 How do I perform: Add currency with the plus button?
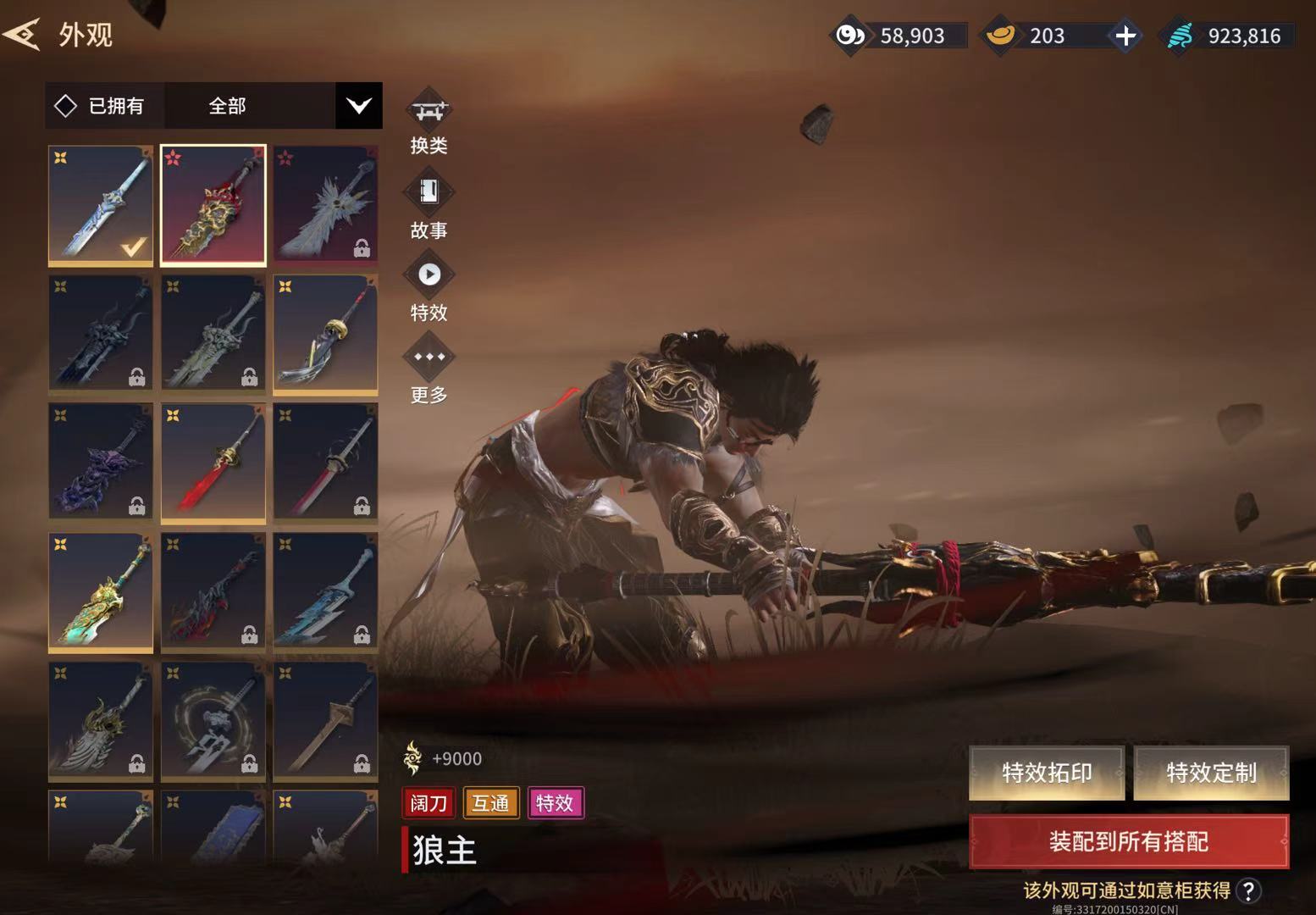coord(1125,36)
